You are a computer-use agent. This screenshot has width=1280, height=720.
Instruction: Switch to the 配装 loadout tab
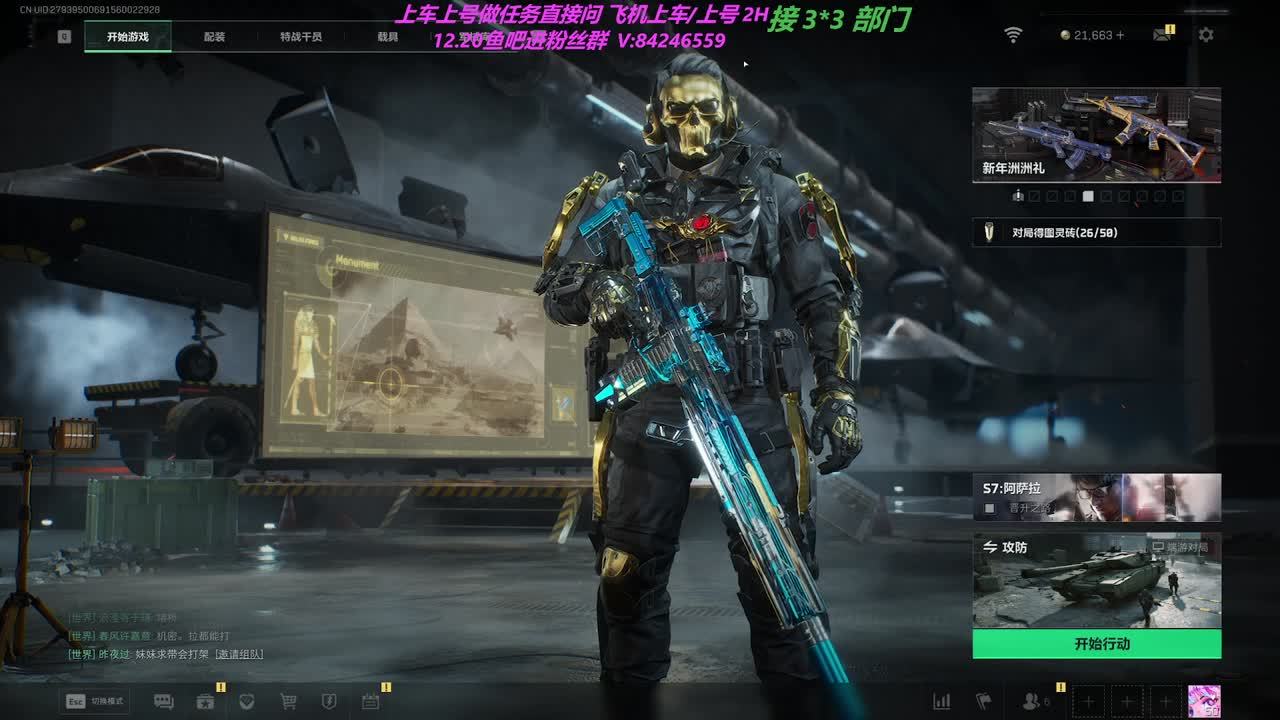point(214,37)
